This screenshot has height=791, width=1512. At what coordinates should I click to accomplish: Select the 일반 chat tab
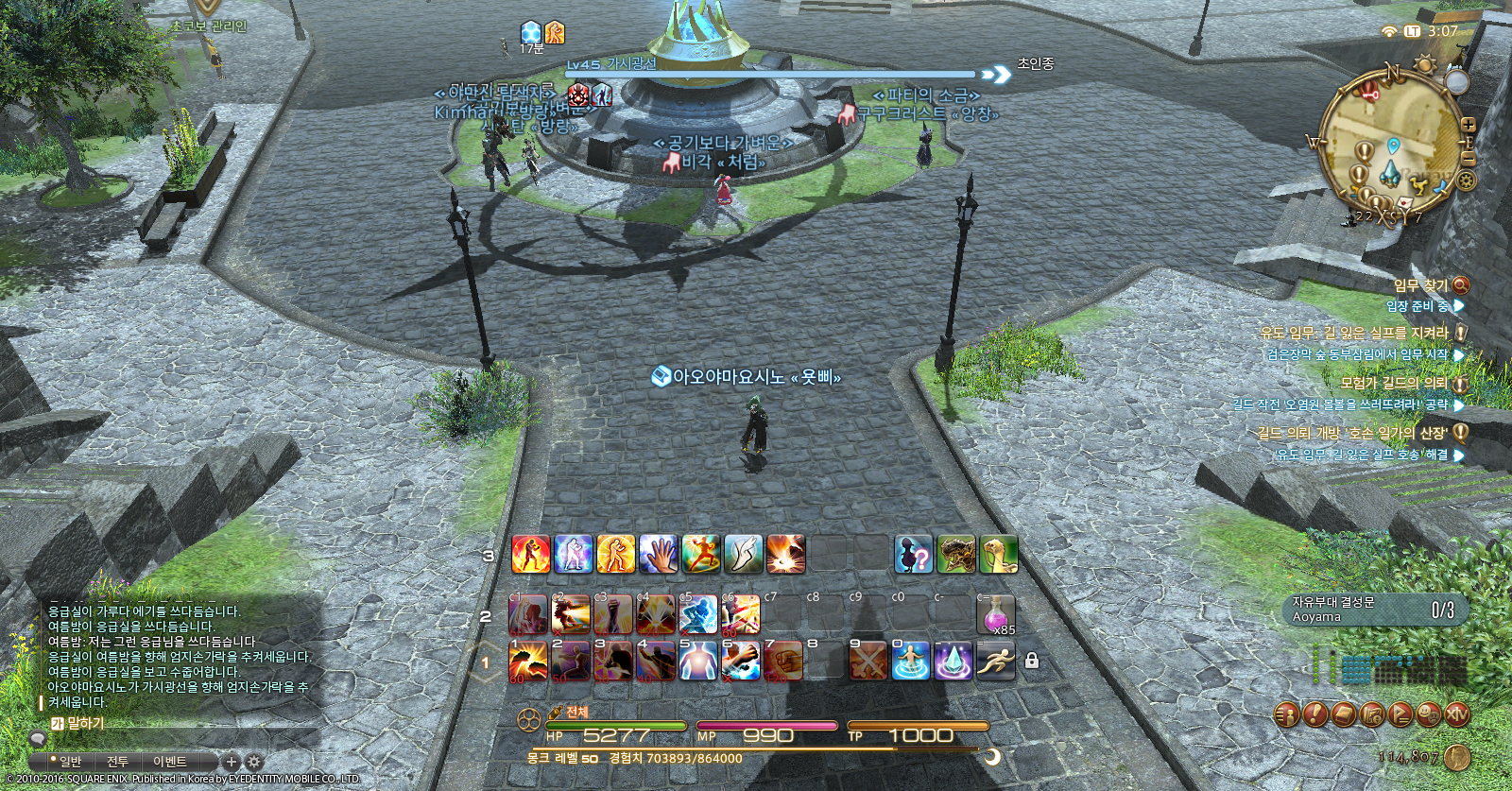coord(70,762)
